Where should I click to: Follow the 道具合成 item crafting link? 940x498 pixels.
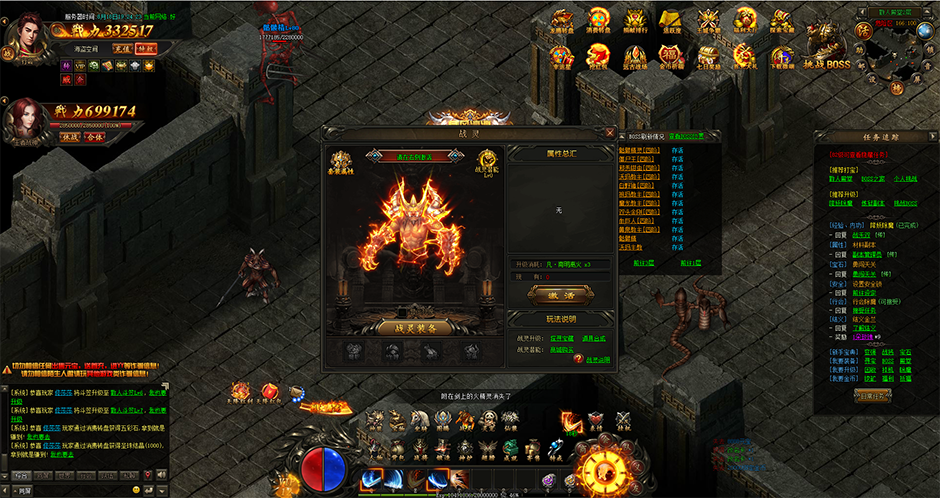tap(594, 339)
